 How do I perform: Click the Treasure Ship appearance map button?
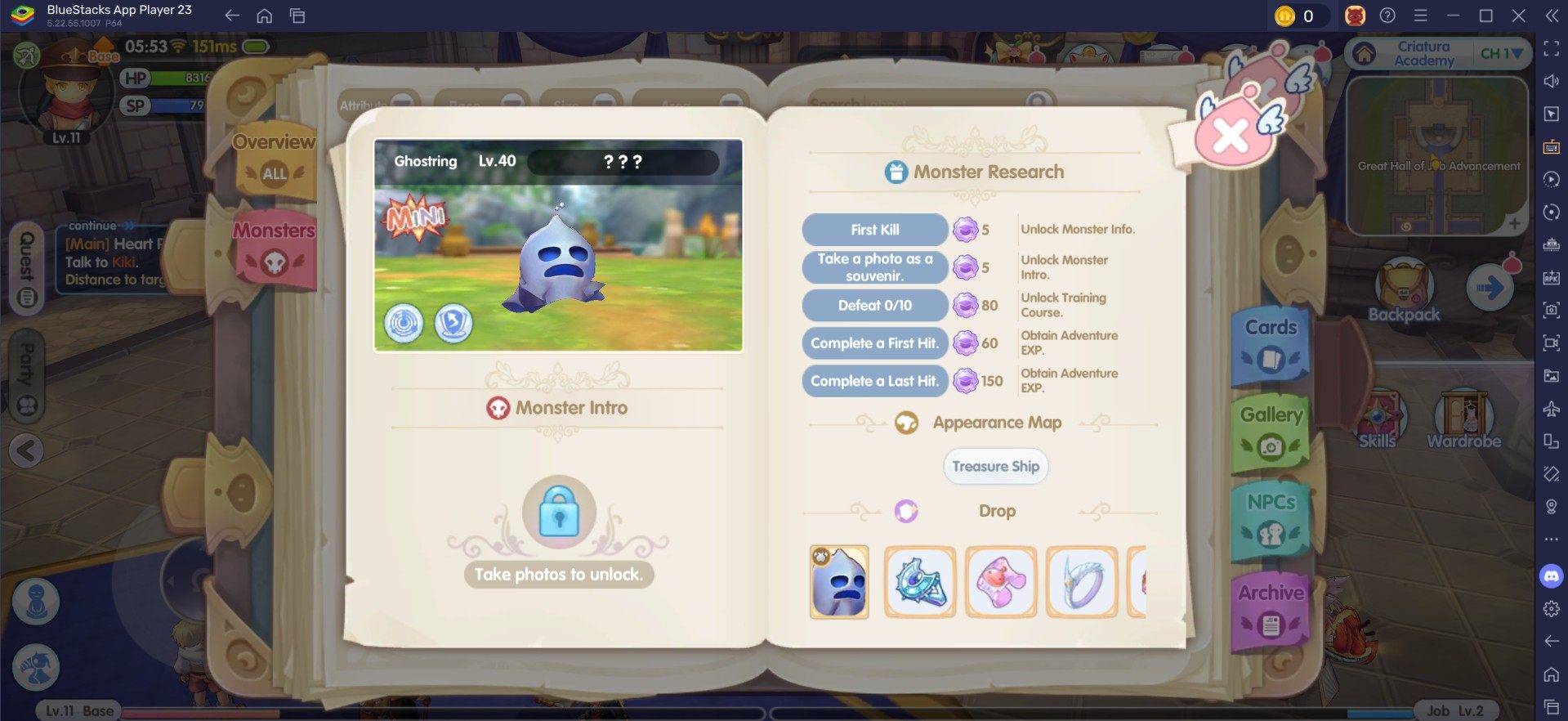pyautogui.click(x=995, y=467)
